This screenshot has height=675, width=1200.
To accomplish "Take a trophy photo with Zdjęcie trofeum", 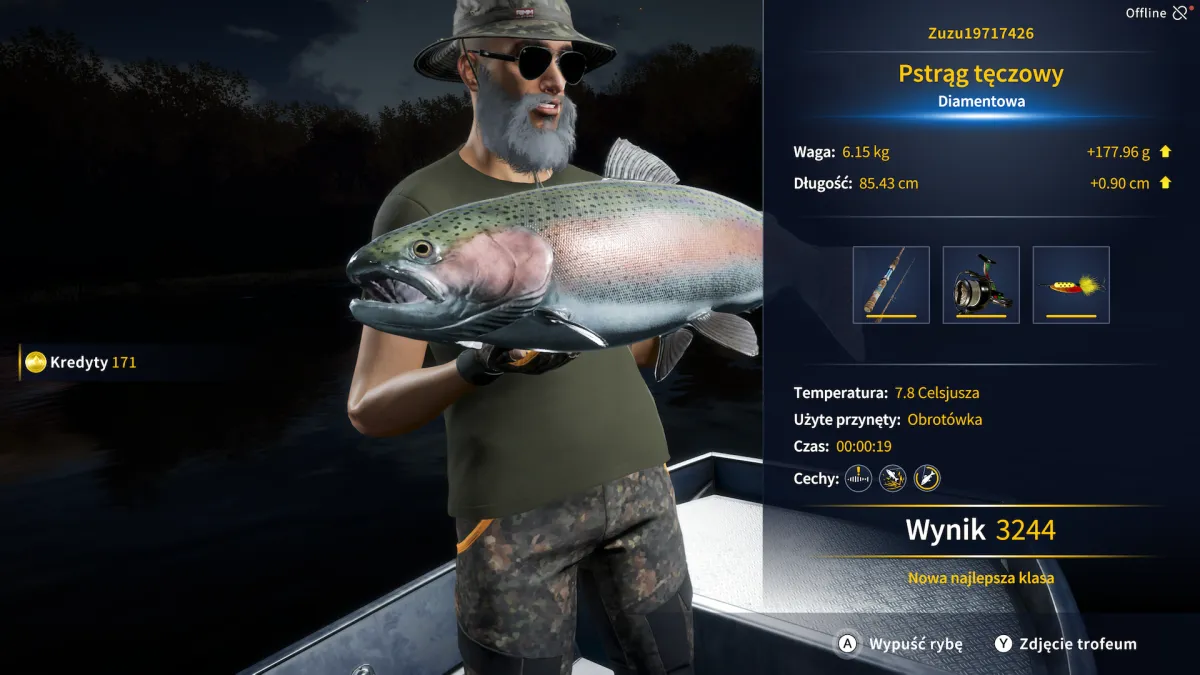I will [x=1066, y=644].
